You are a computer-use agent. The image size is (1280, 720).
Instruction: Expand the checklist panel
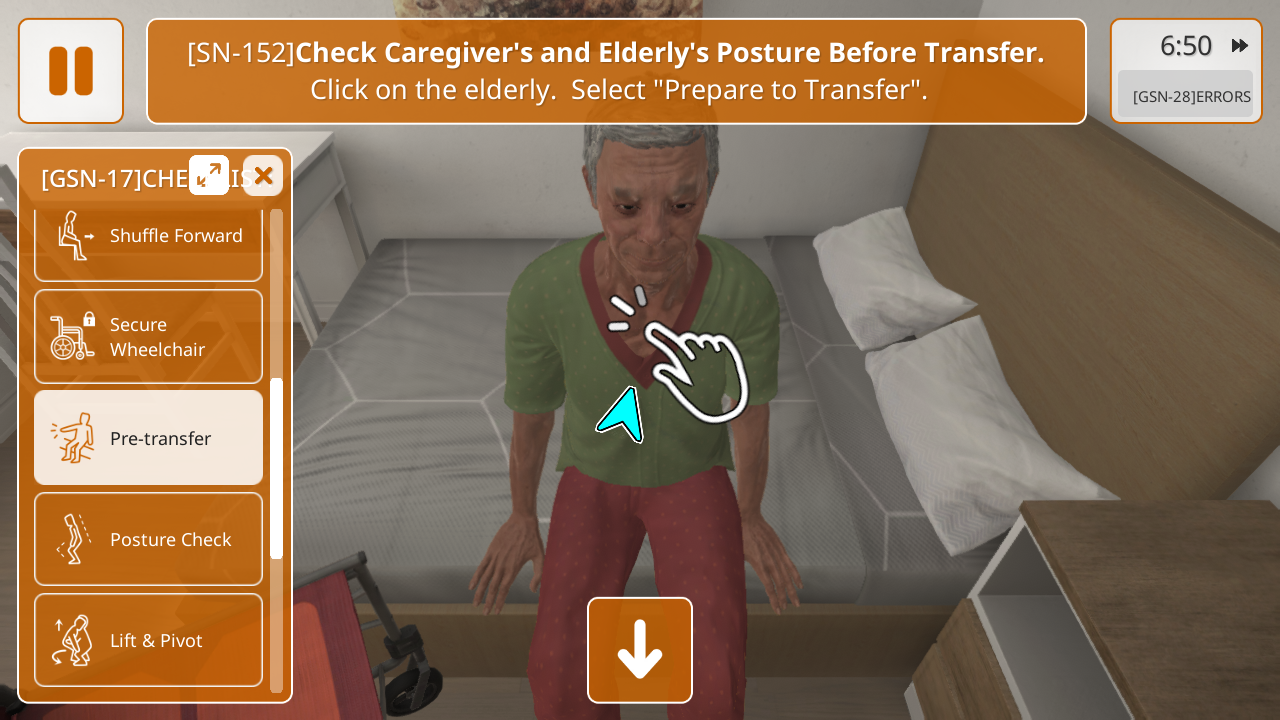click(x=209, y=175)
